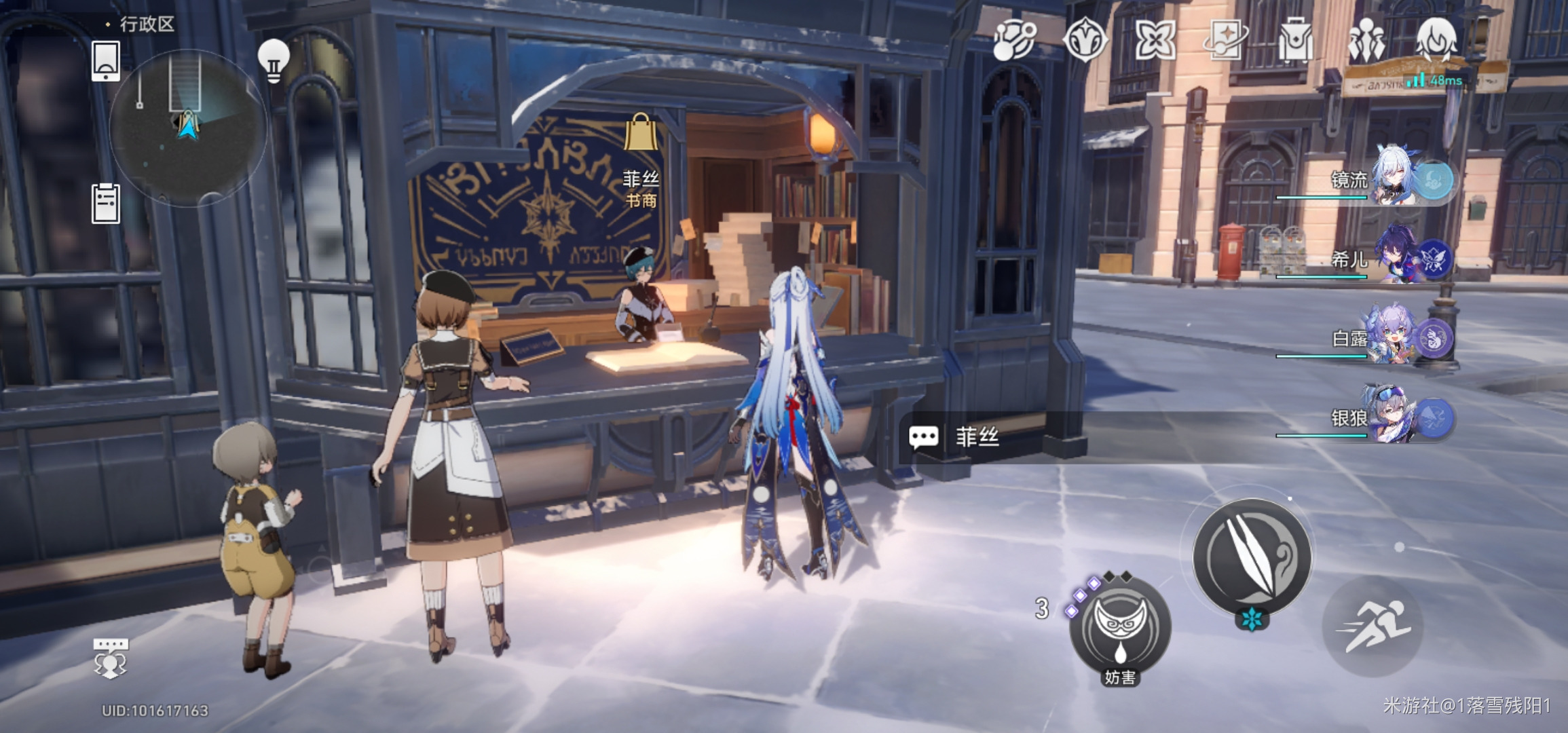Open the warp star-card icon

(x=1225, y=40)
